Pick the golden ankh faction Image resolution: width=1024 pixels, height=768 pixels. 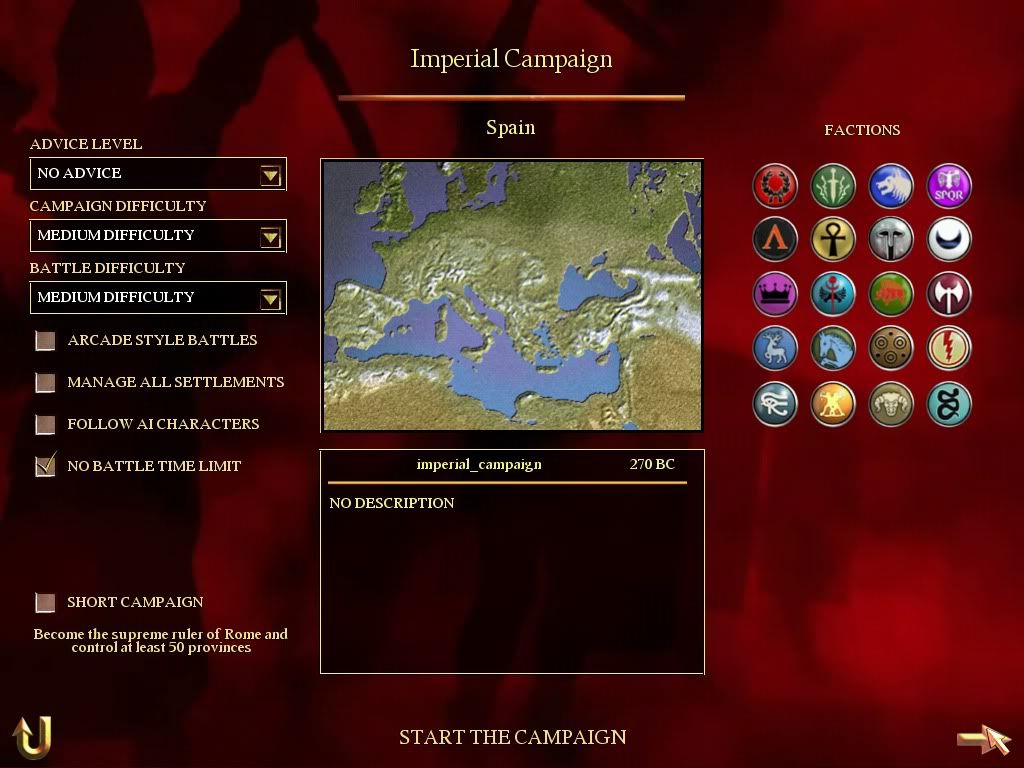[x=833, y=240]
